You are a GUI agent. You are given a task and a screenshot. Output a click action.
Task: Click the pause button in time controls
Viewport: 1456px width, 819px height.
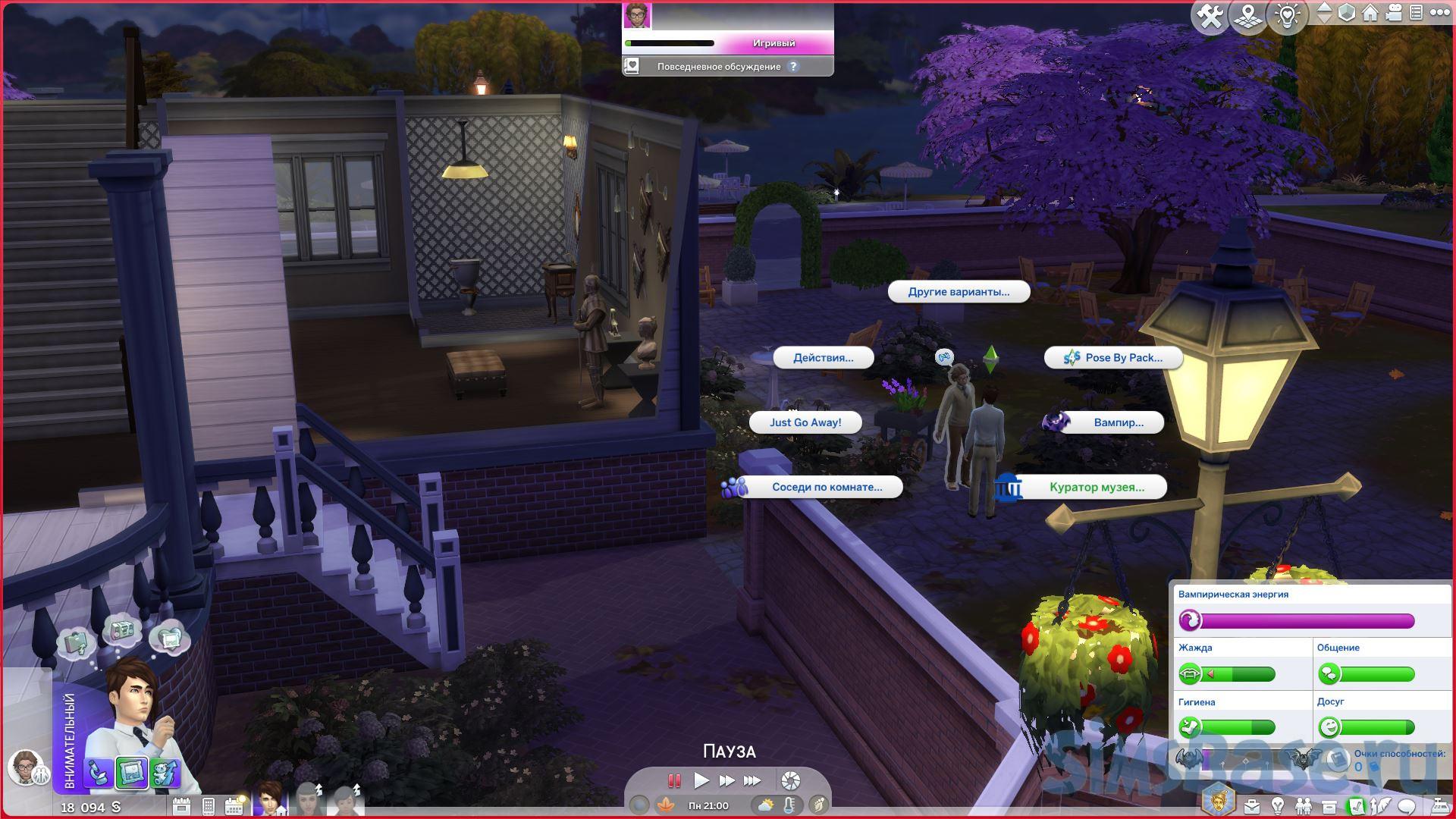pos(673,780)
